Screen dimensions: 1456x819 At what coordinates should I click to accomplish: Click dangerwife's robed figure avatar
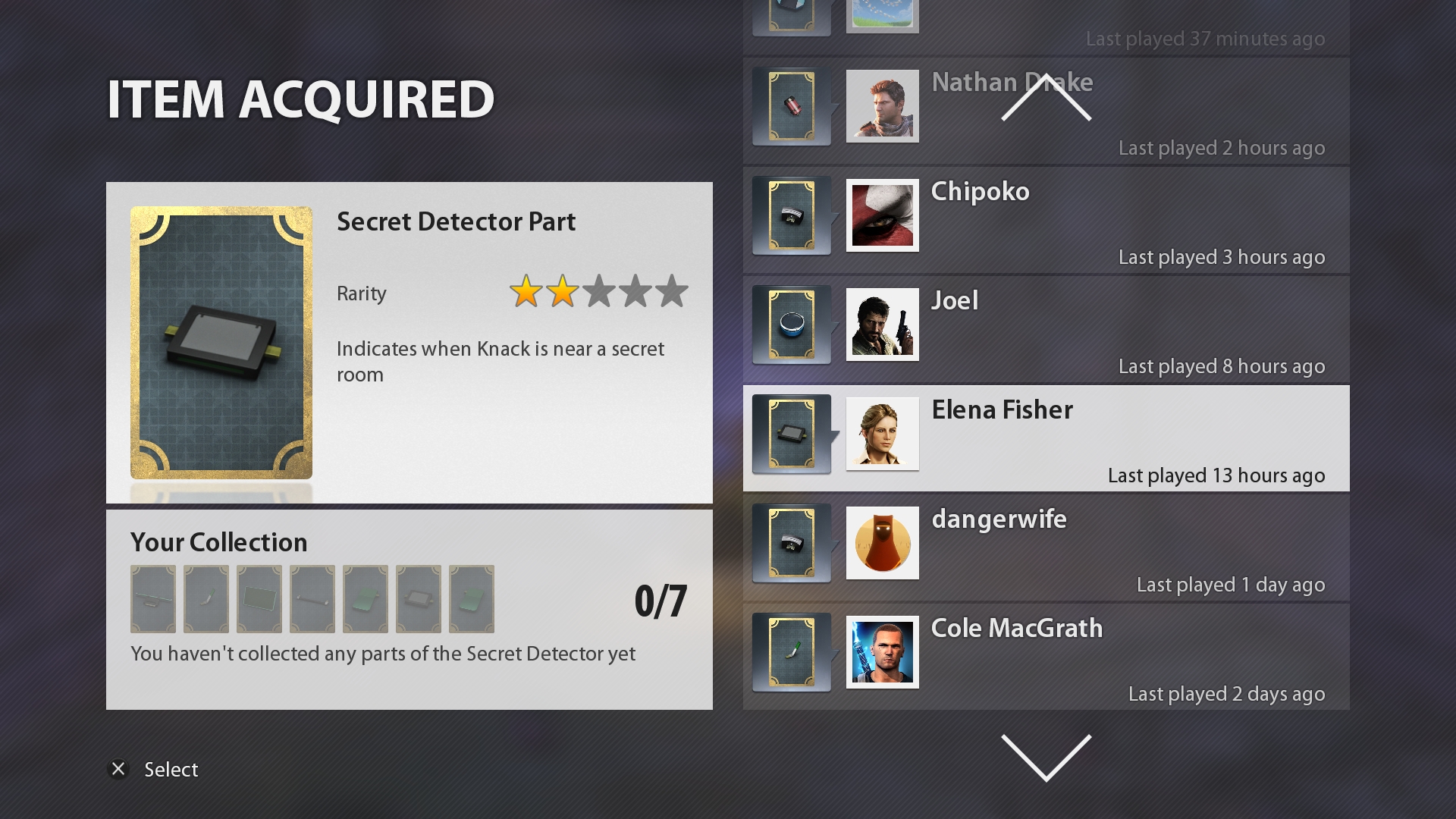click(x=882, y=543)
